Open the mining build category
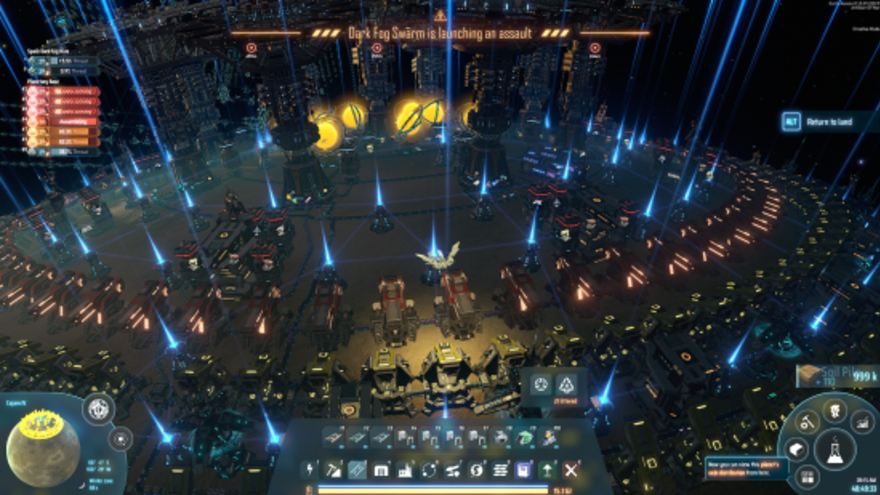The image size is (880, 495). pyautogui.click(x=334, y=469)
